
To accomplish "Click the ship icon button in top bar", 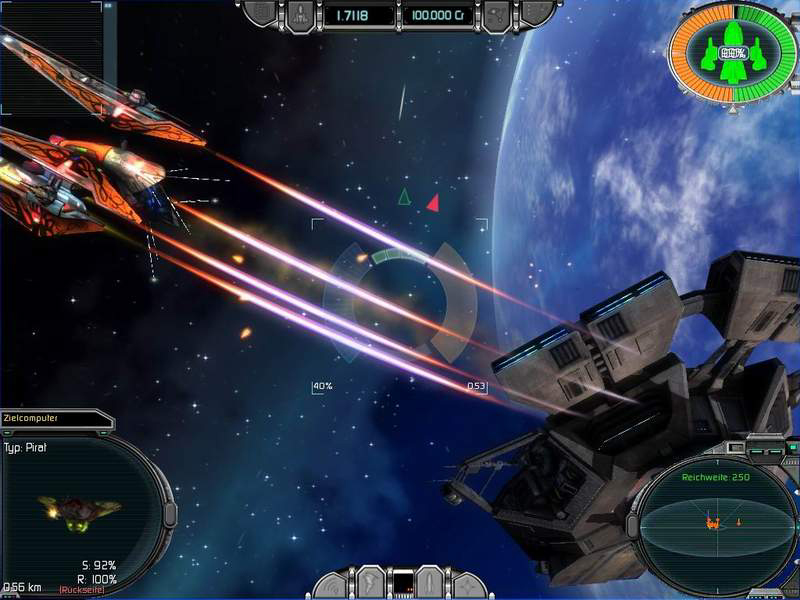I will click(301, 15).
